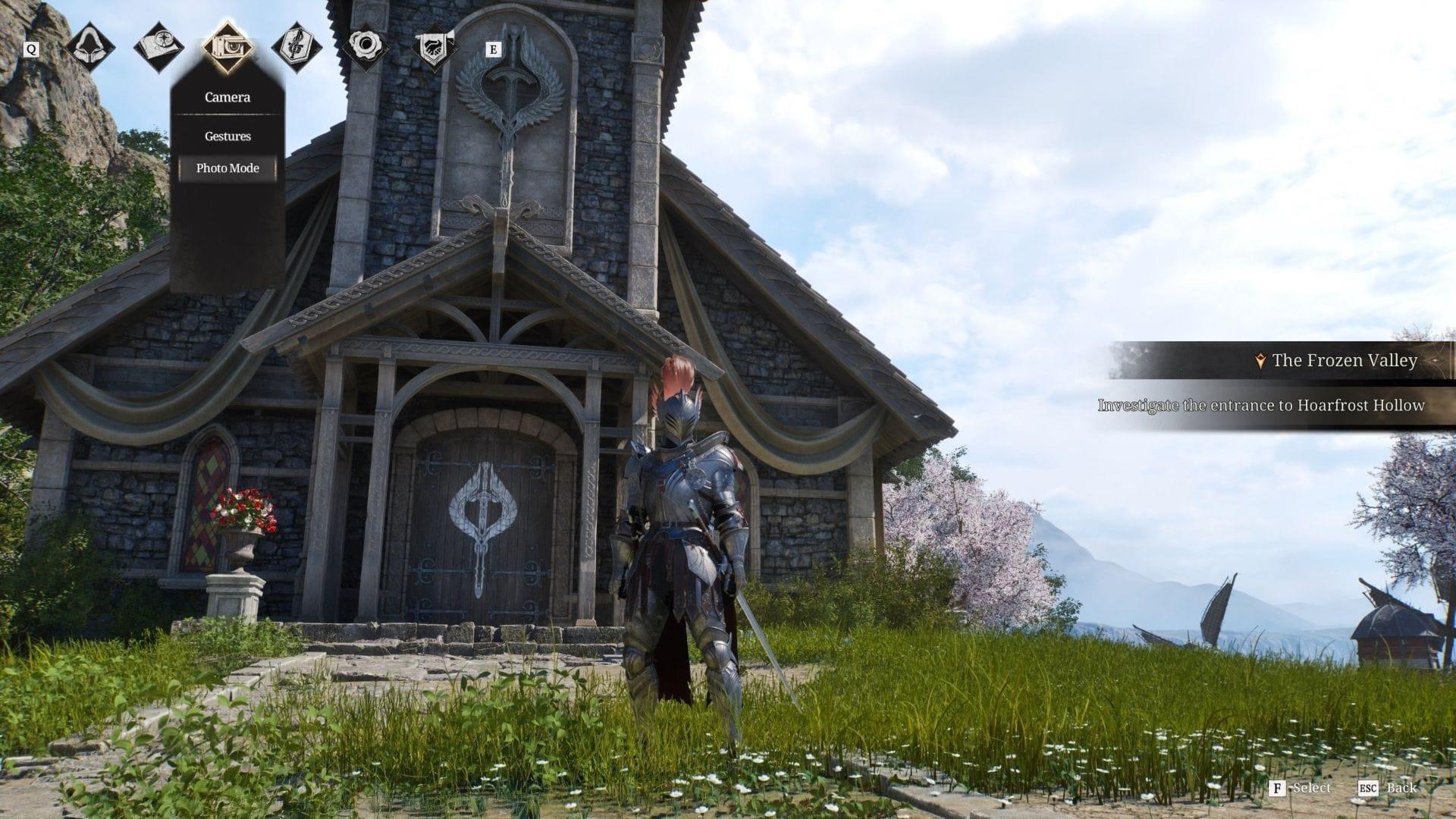Click the E key prompt on the right
The height and width of the screenshot is (819, 1456).
[x=493, y=49]
